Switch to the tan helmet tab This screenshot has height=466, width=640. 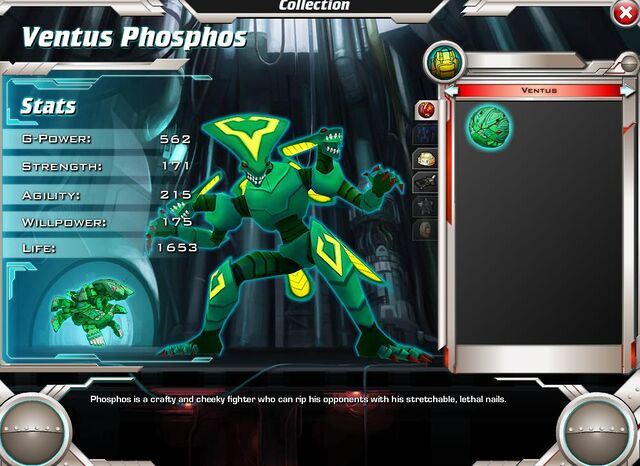[424, 159]
